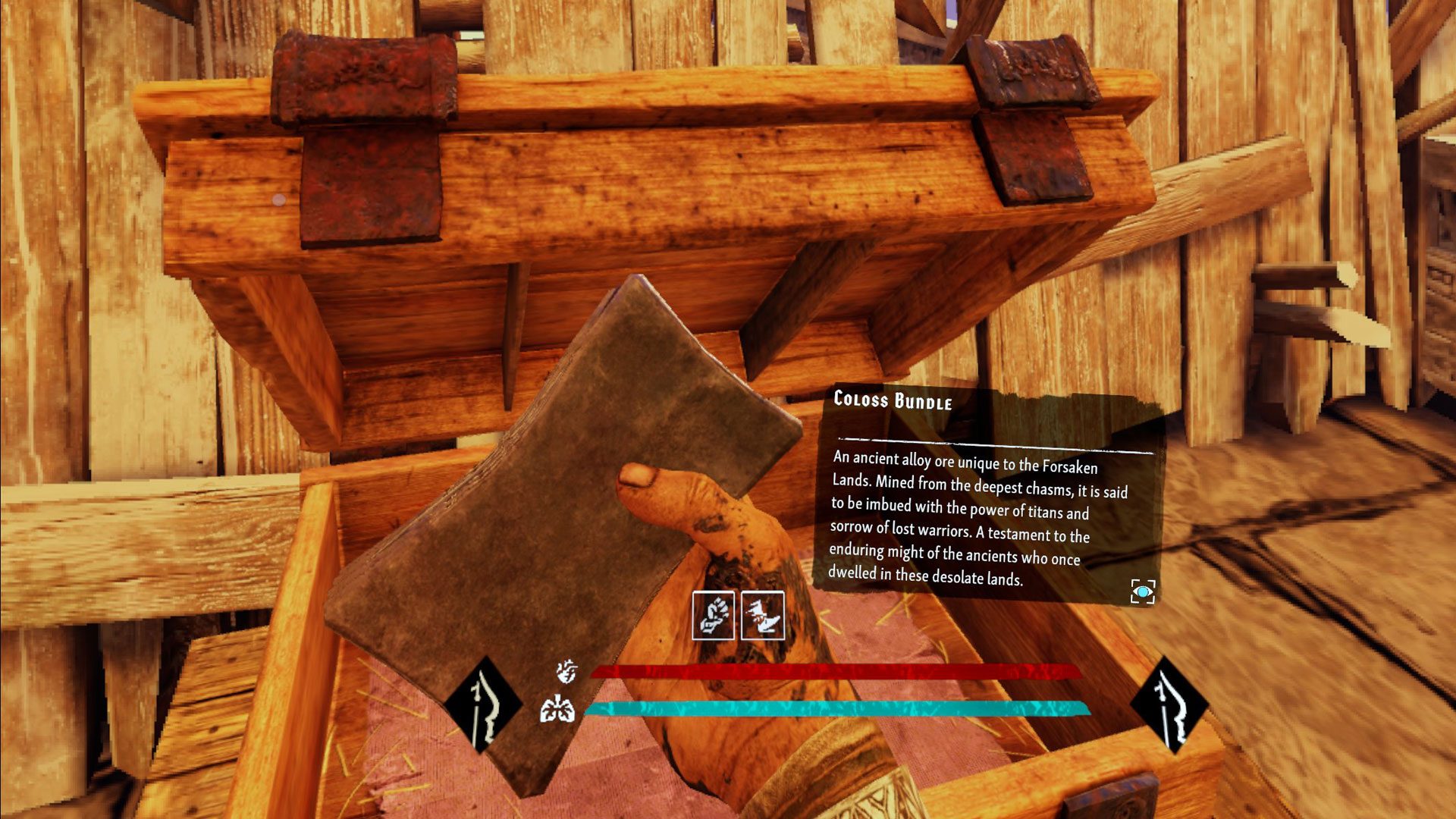This screenshot has width=1456, height=819.
Task: Toggle the eye inspect icon on tooltip
Action: (1142, 591)
